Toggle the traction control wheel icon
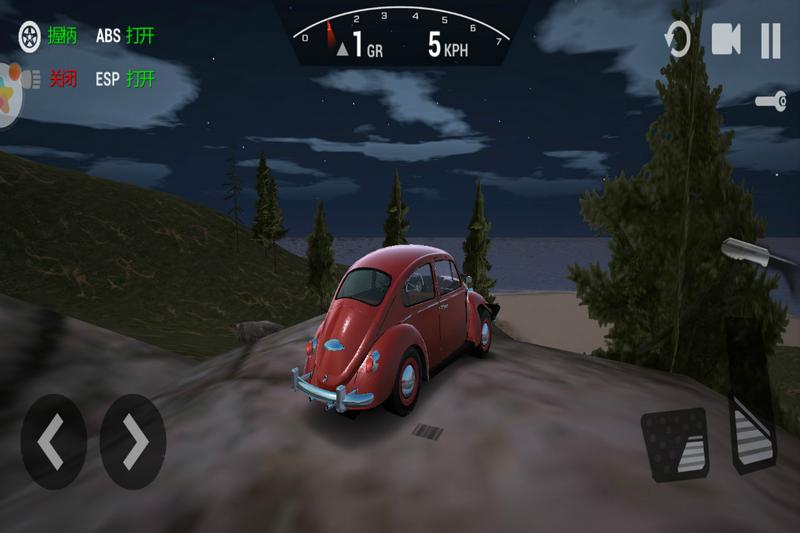This screenshot has height=533, width=800. (32, 36)
